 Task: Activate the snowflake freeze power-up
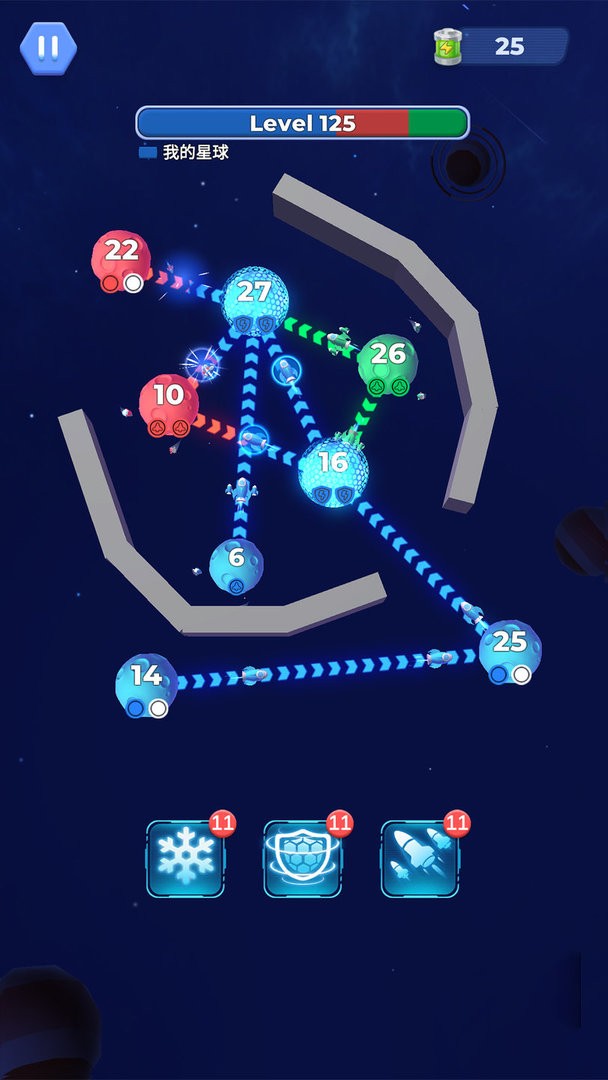click(x=185, y=859)
